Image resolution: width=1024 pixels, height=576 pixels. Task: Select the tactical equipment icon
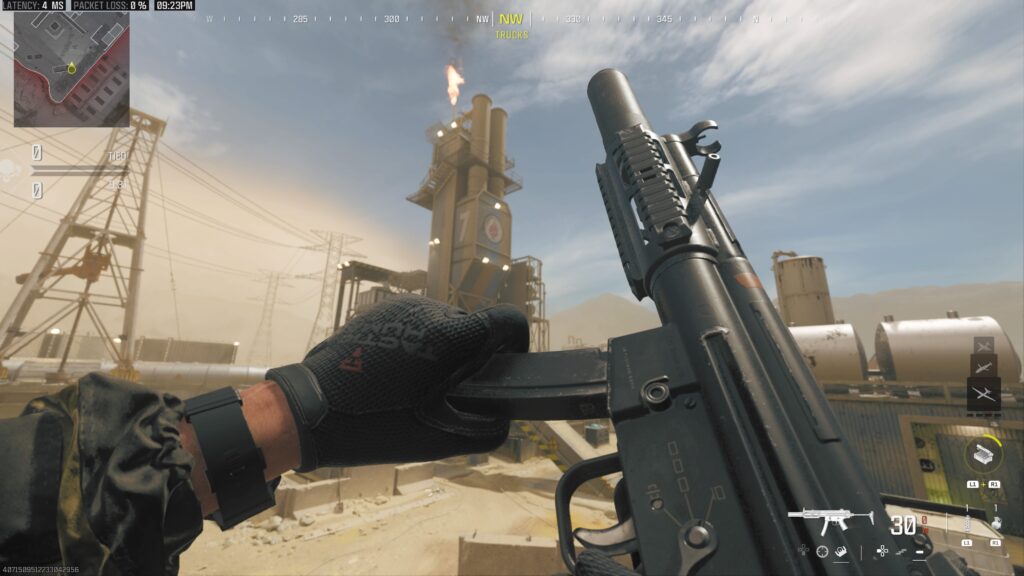point(965,522)
